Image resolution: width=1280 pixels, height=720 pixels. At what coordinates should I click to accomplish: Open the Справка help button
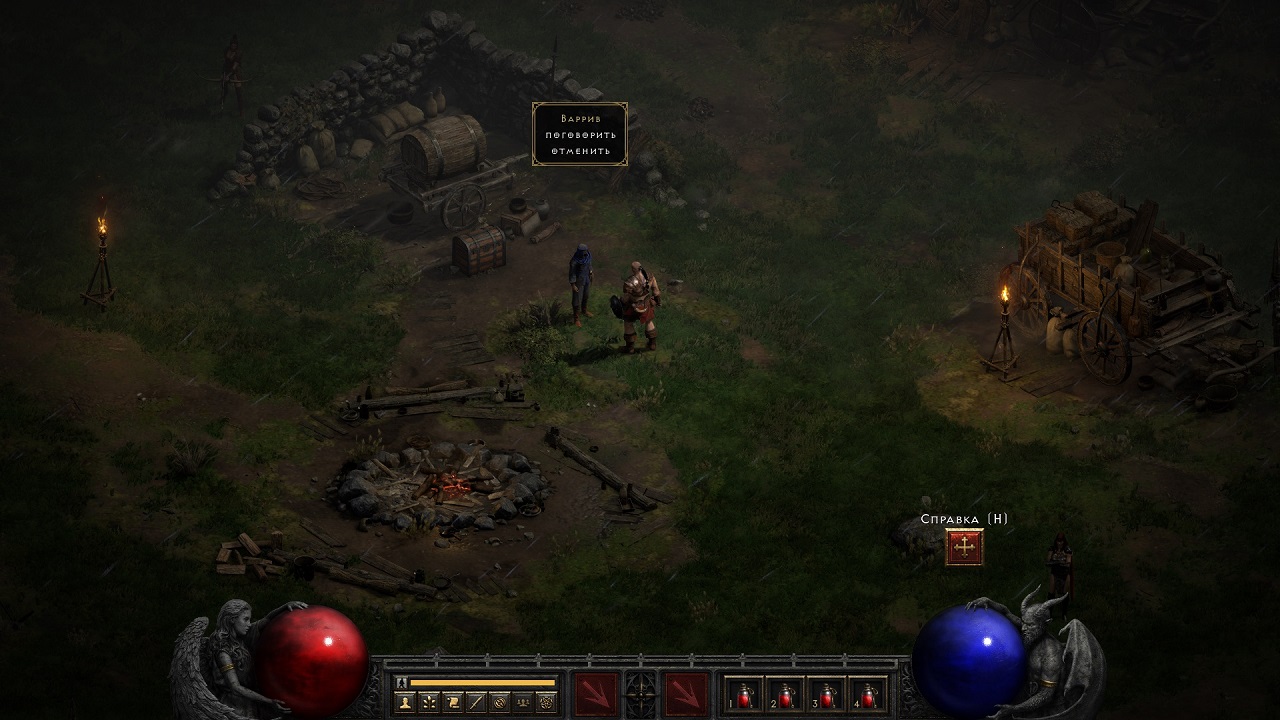click(x=964, y=547)
